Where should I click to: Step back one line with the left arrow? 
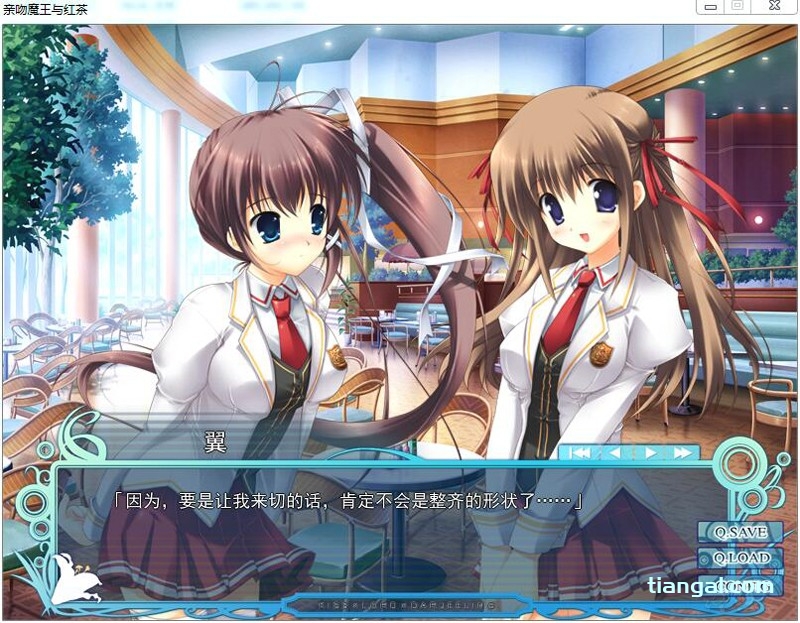(614, 453)
